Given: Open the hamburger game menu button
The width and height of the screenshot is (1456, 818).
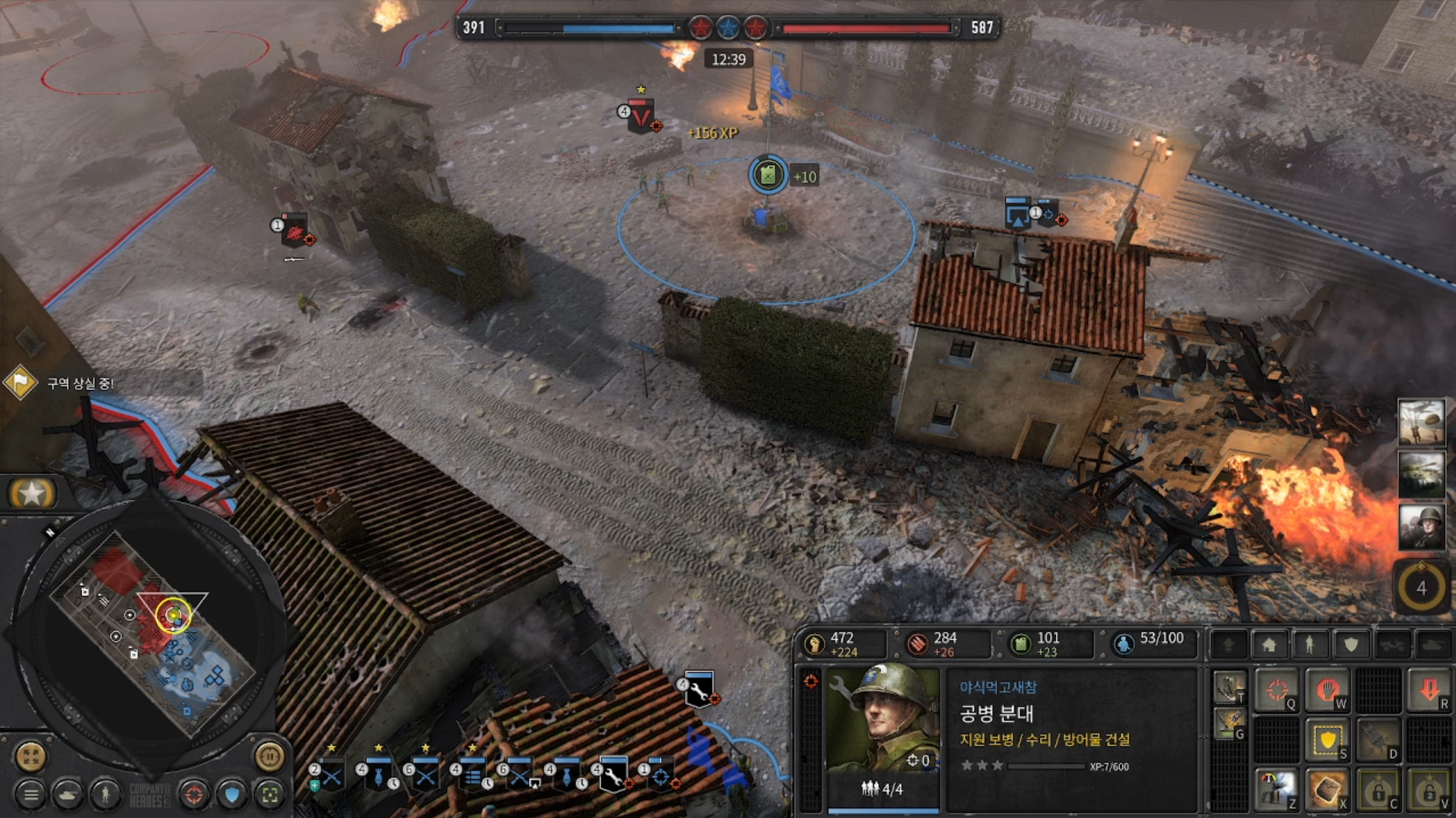Looking at the screenshot, I should pos(31,794).
